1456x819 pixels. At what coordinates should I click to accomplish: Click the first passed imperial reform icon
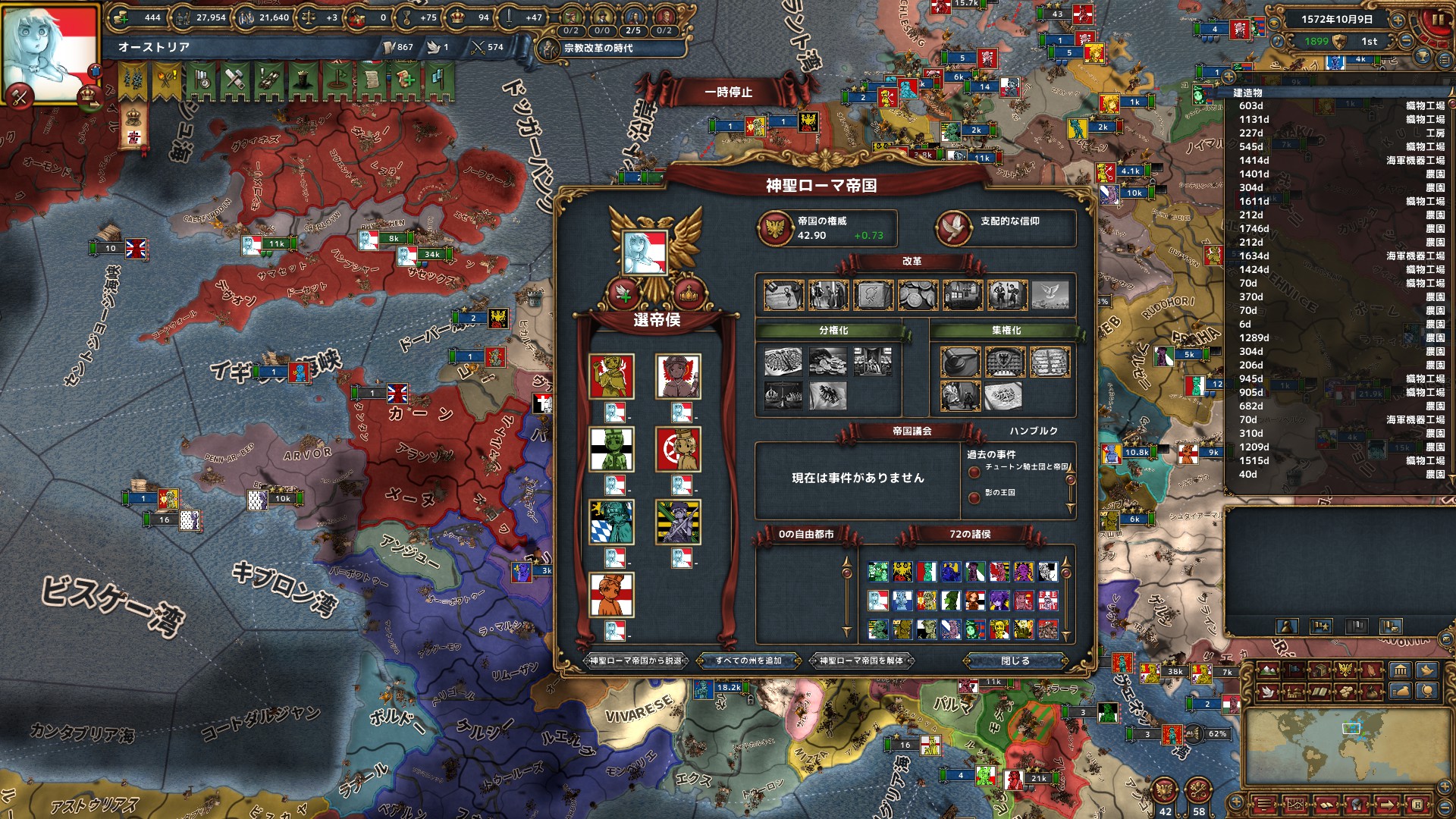click(x=783, y=295)
